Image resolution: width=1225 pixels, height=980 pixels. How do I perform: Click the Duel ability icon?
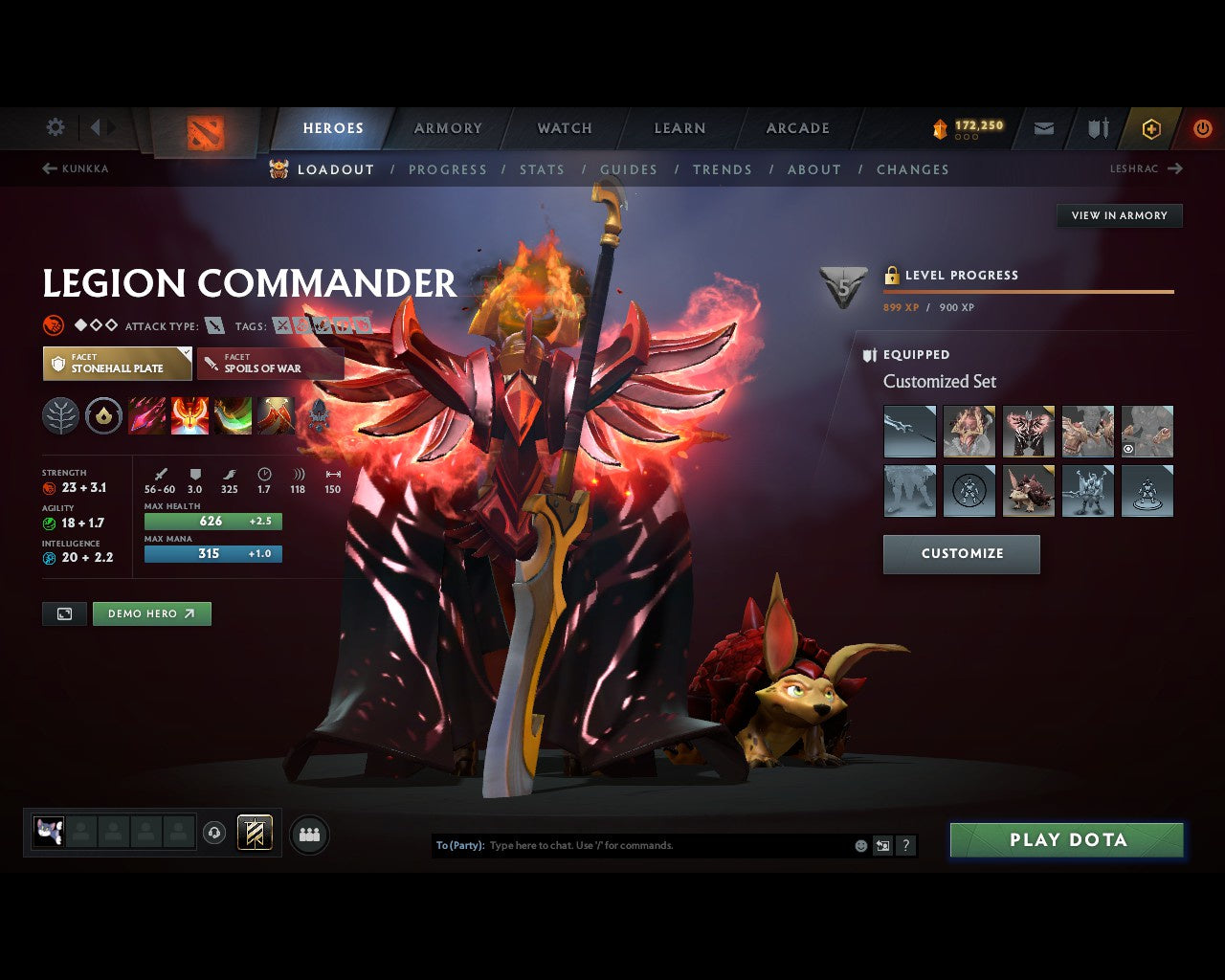277,415
